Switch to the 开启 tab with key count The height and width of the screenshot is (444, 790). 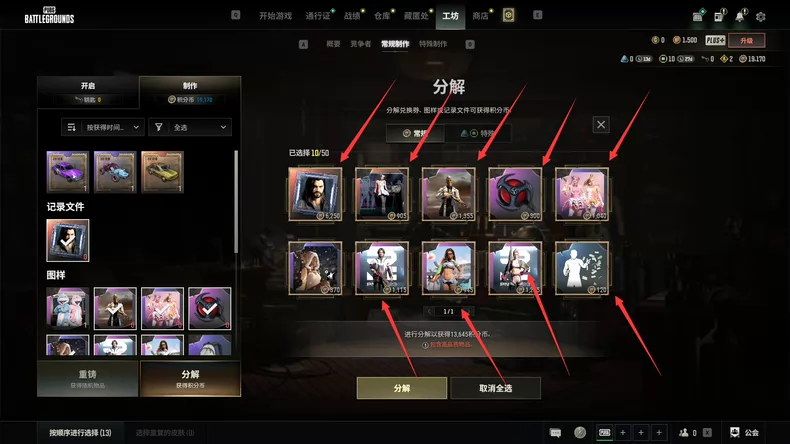[88, 92]
